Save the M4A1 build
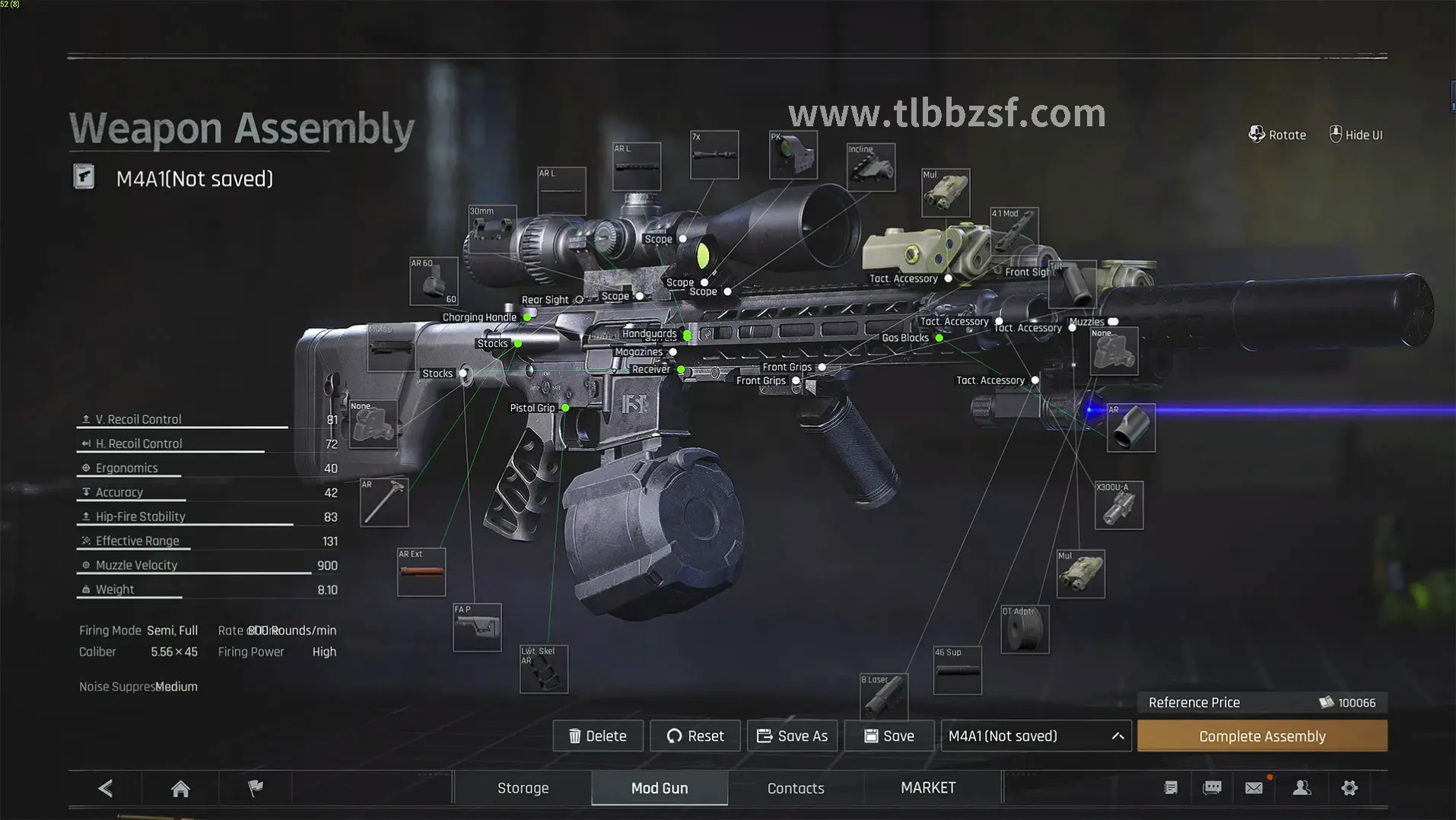Screen dimensions: 1456x820 click(889, 736)
